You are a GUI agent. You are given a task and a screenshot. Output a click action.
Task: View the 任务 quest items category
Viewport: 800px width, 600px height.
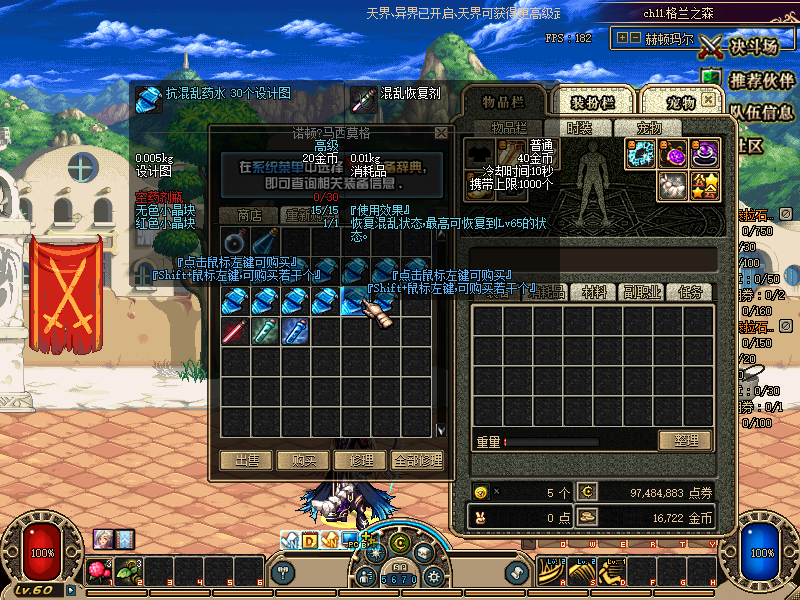(690, 292)
